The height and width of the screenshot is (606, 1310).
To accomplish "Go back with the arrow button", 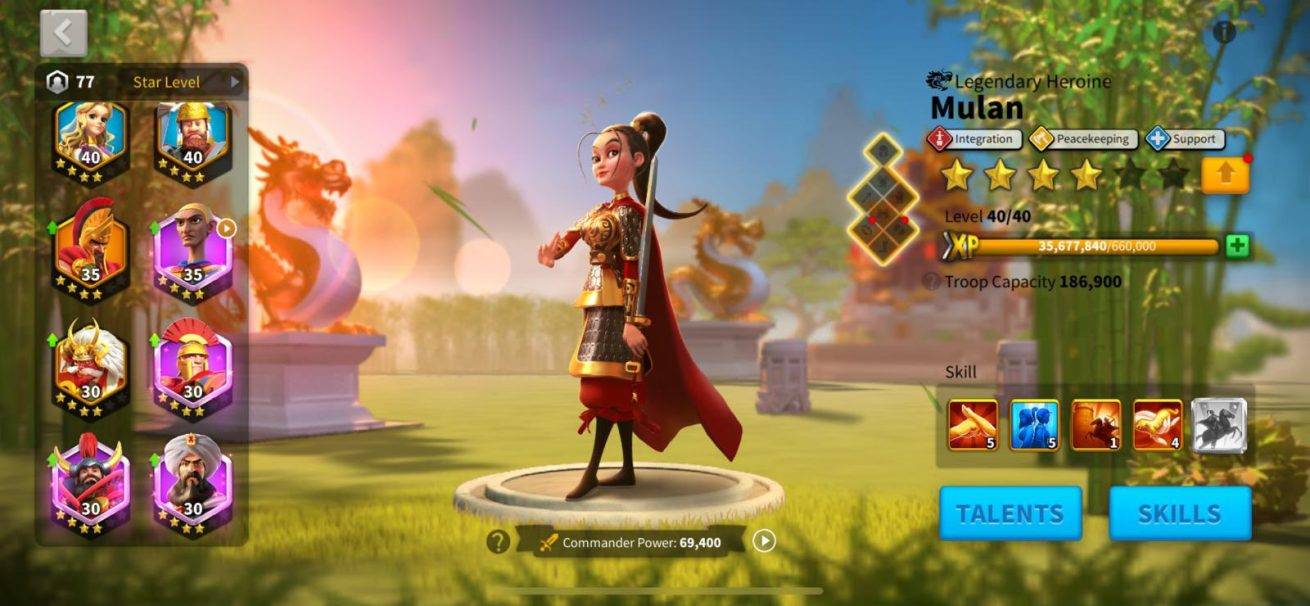I will pos(63,34).
